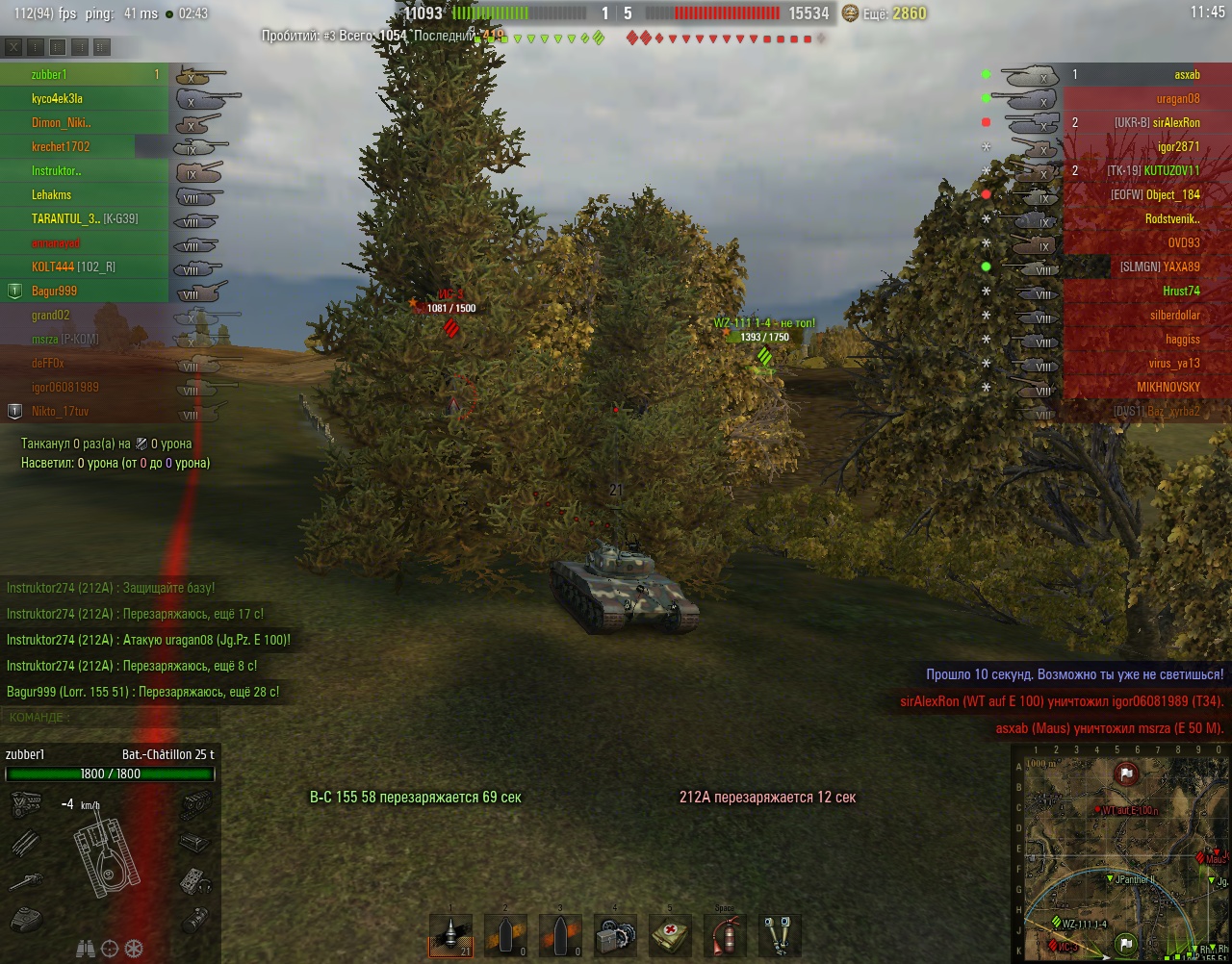The width and height of the screenshot is (1232, 964).
Task: Click the team chat input field
Action: pyautogui.click(x=144, y=718)
